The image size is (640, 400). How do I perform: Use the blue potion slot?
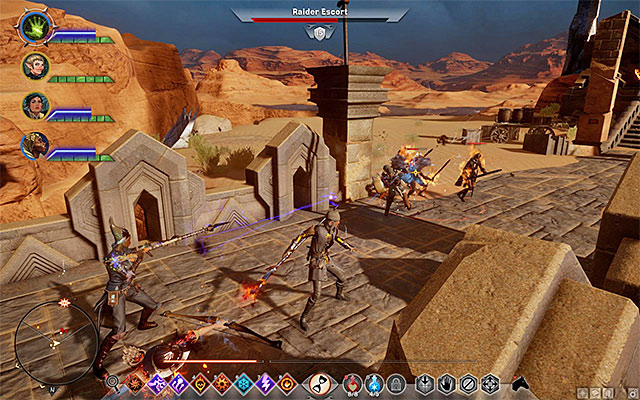point(375,382)
